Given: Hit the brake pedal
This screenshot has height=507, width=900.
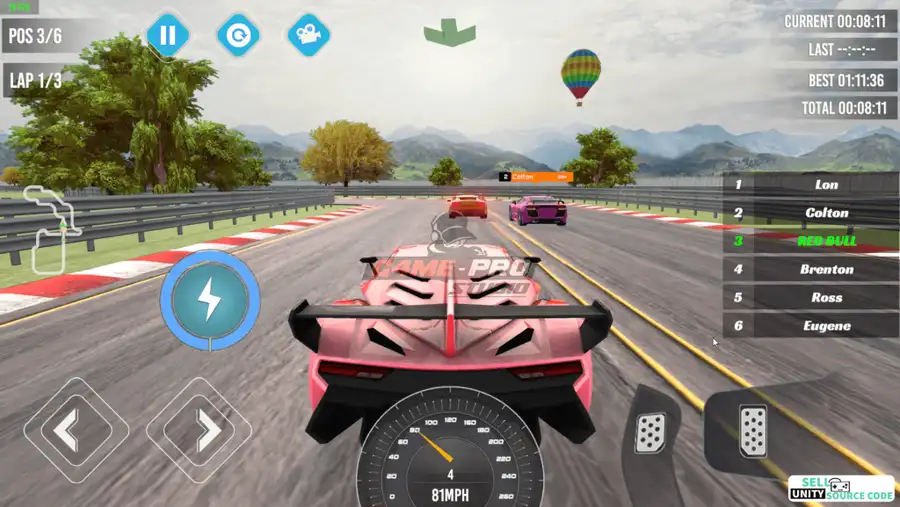Looking at the screenshot, I should tap(650, 431).
